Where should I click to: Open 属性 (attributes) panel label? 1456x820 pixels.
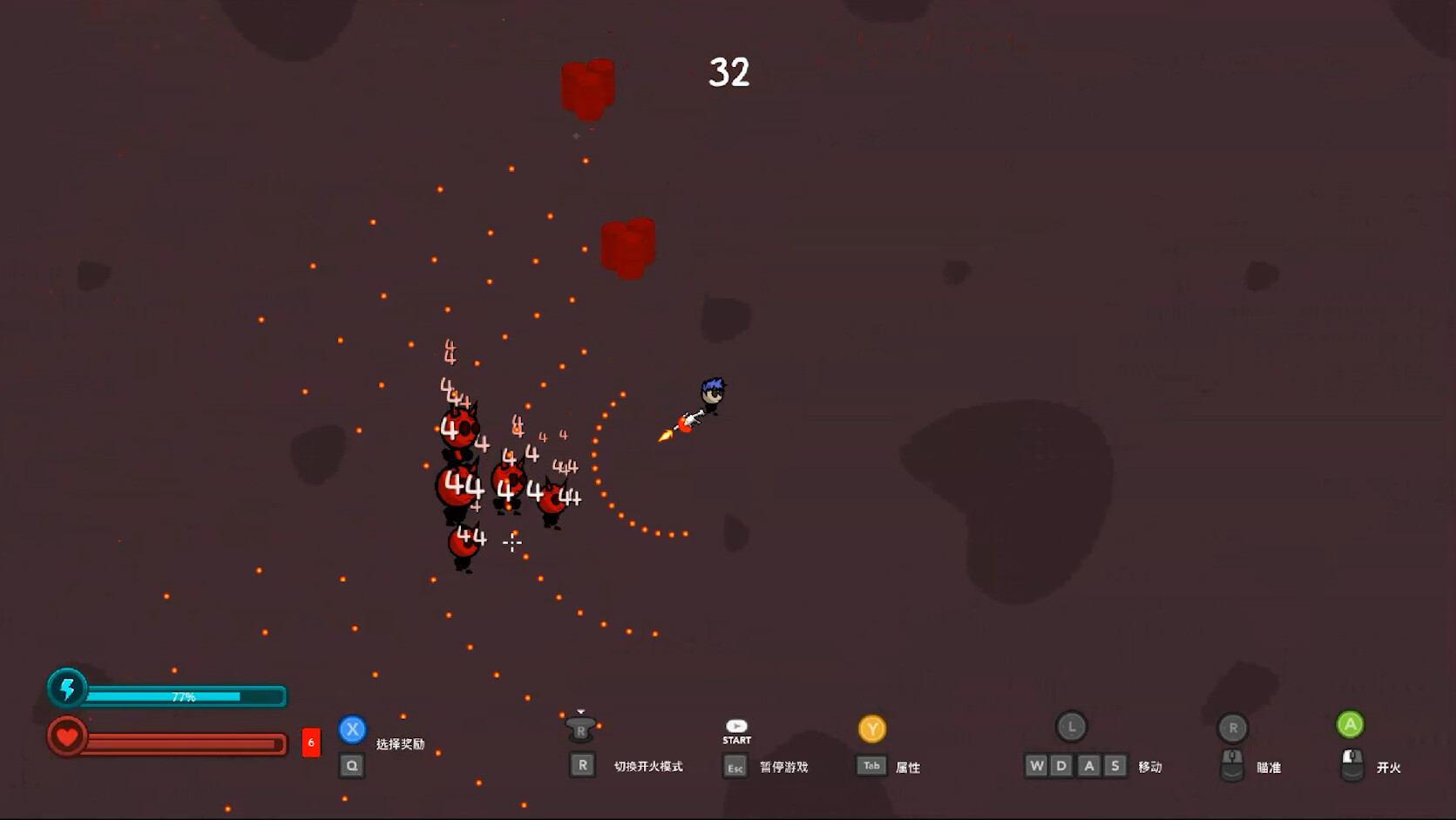click(906, 766)
